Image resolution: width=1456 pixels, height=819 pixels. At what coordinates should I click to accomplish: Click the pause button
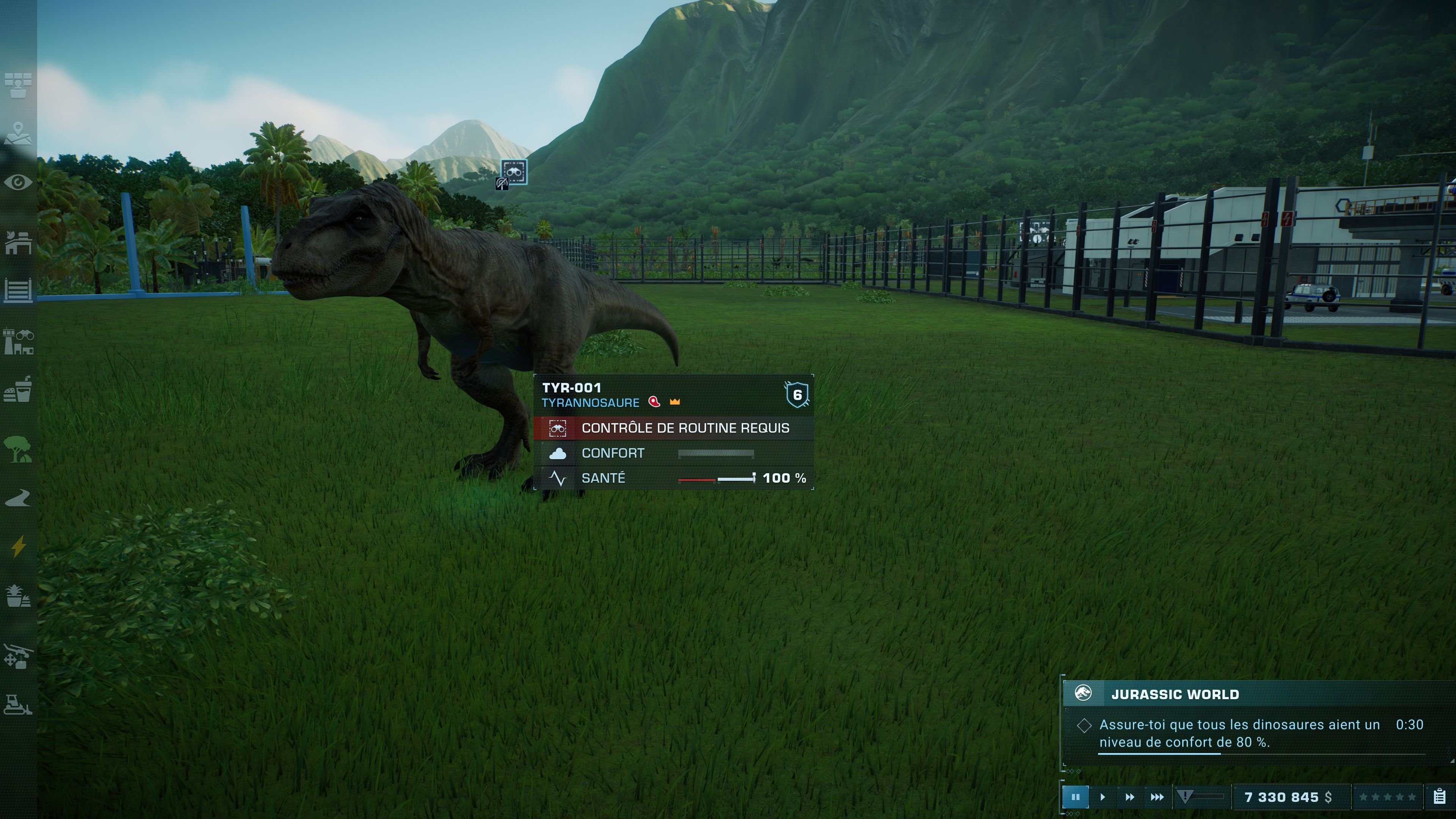(x=1075, y=797)
